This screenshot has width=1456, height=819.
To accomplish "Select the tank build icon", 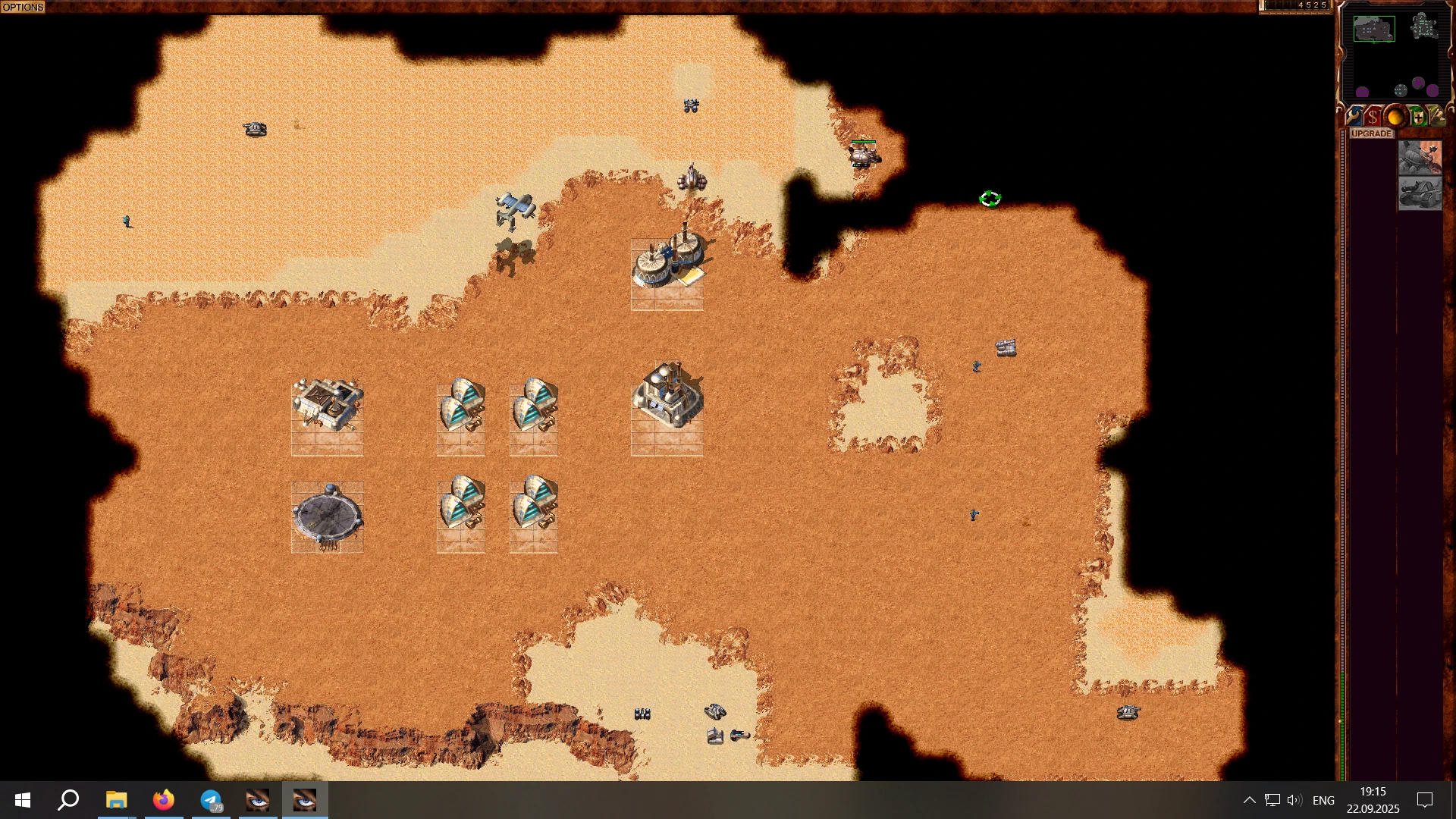I will point(1420,194).
